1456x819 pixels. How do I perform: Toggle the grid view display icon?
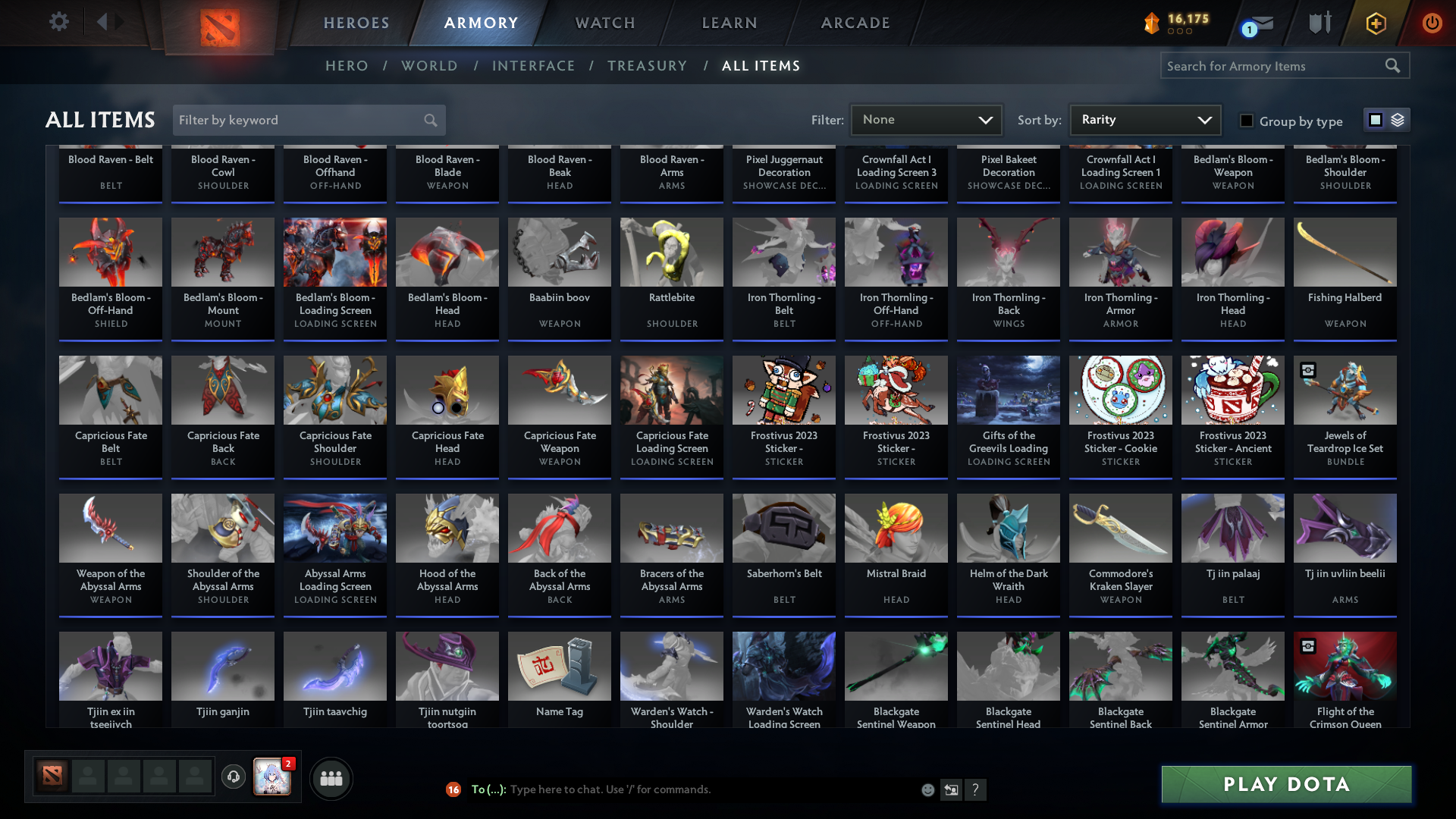click(1375, 120)
